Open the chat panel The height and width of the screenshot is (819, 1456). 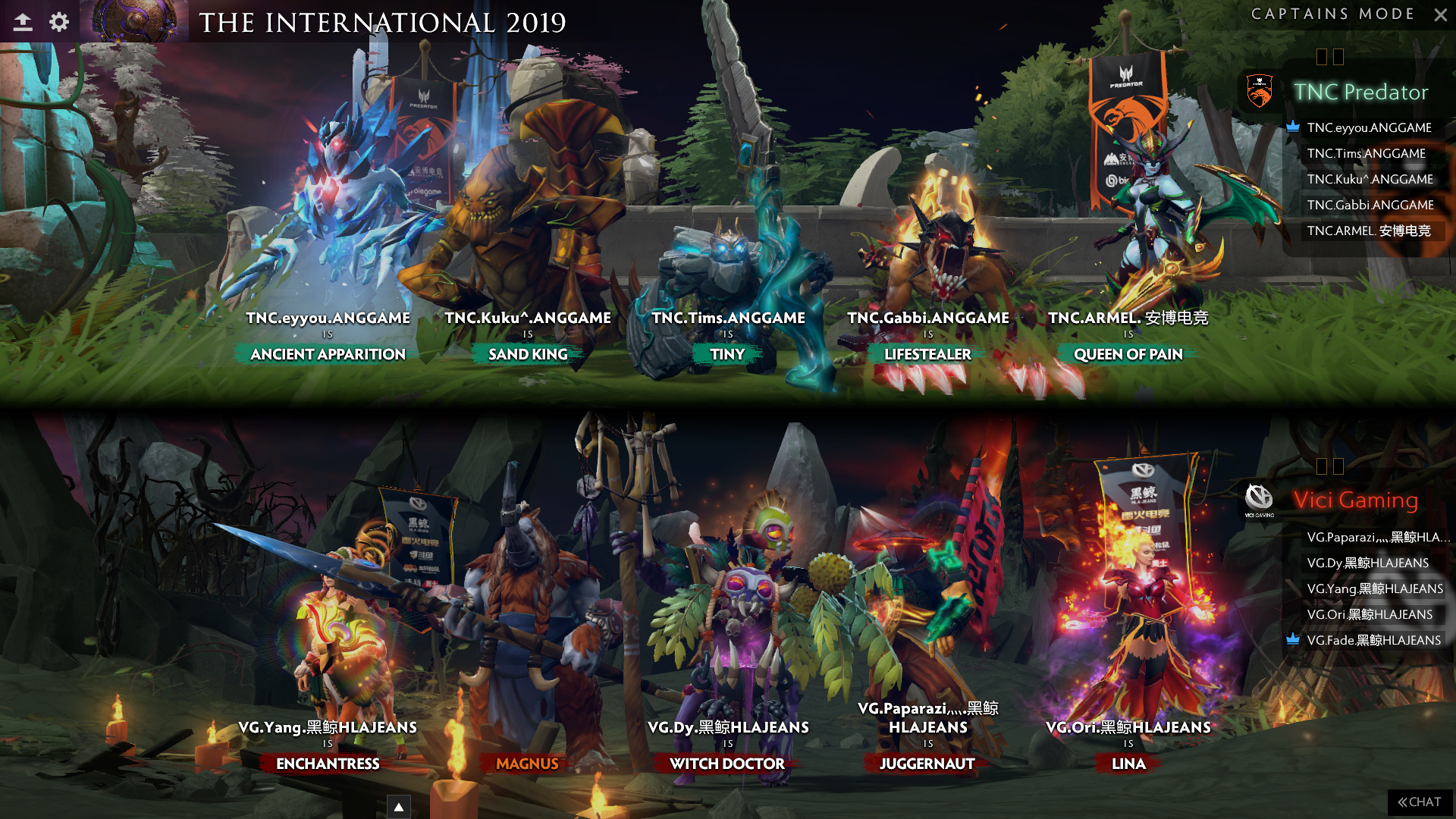tap(1420, 802)
